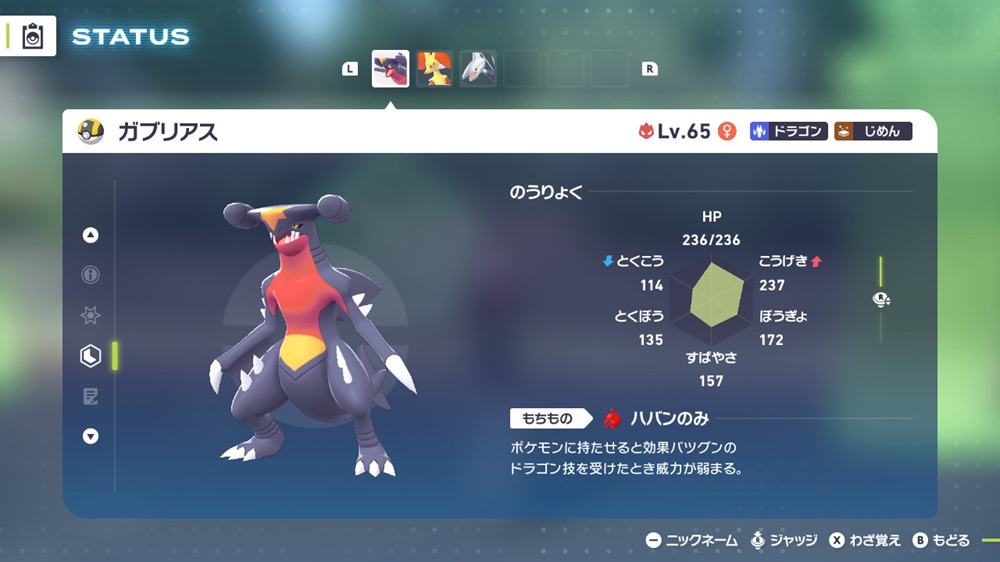Select the ニックネーム option

point(691,540)
